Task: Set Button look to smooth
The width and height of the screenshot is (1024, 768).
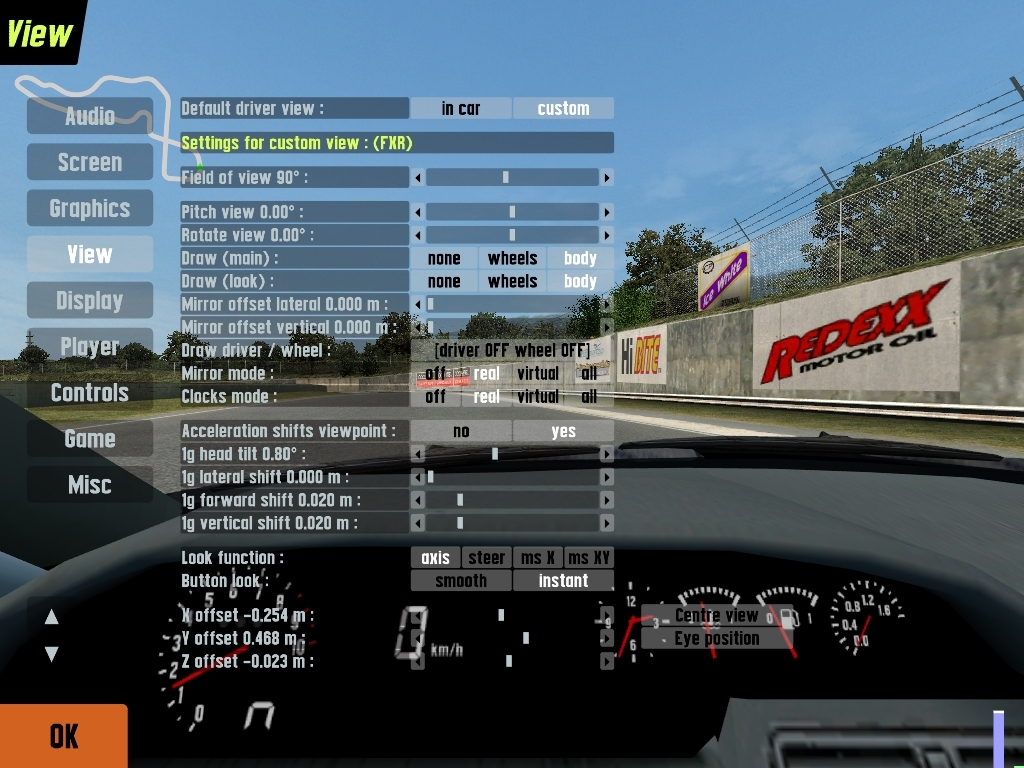Action: coord(461,580)
